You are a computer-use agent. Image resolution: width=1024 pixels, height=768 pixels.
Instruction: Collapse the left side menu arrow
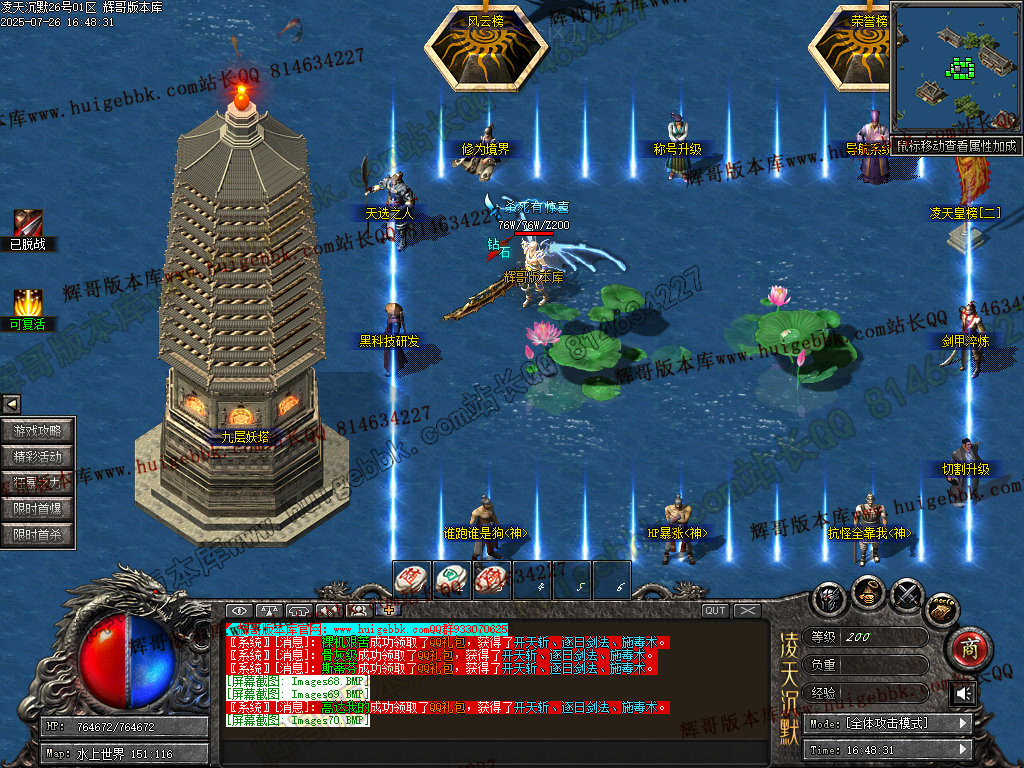click(11, 404)
